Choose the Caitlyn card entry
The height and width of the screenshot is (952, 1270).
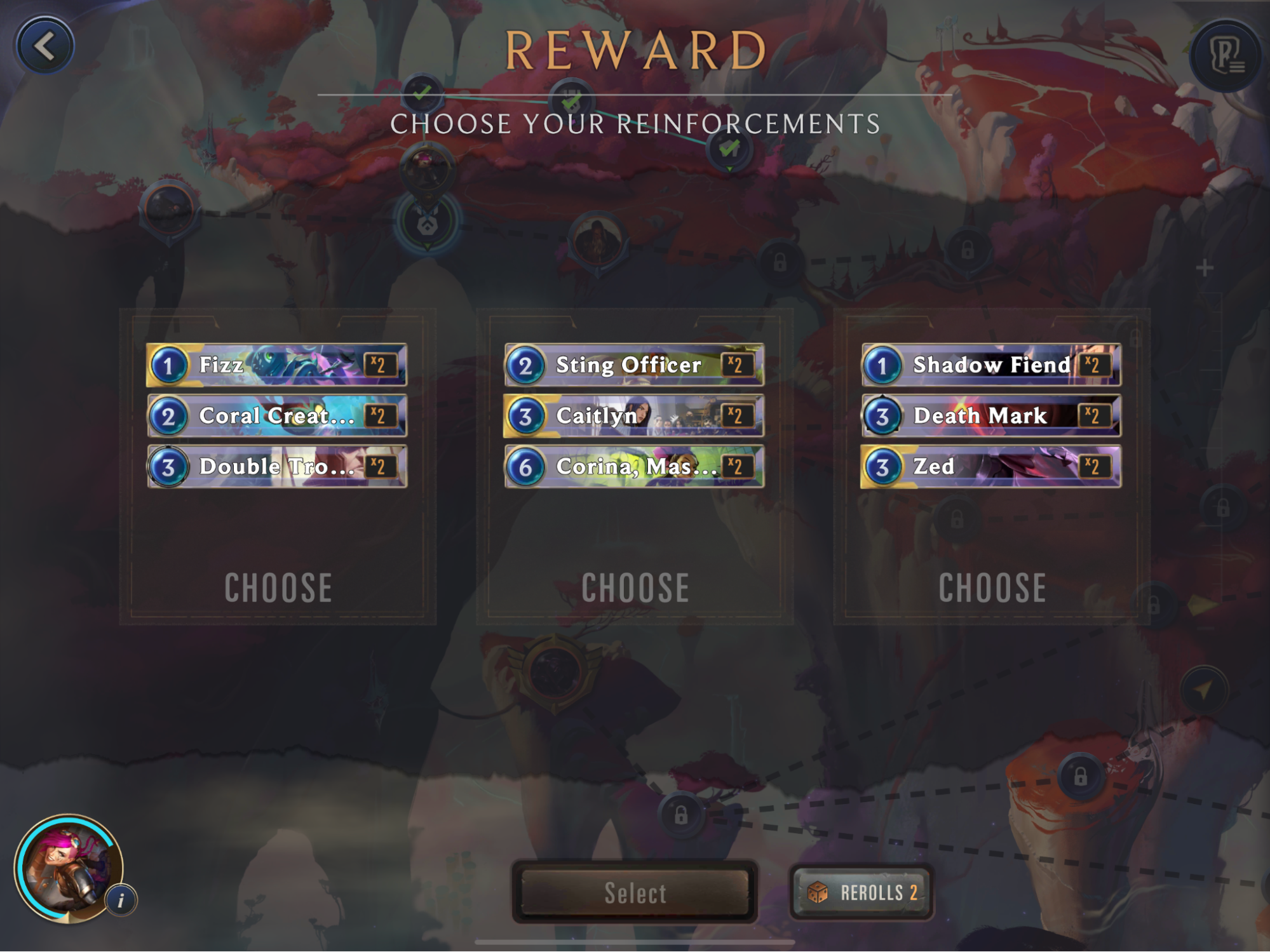click(x=634, y=416)
